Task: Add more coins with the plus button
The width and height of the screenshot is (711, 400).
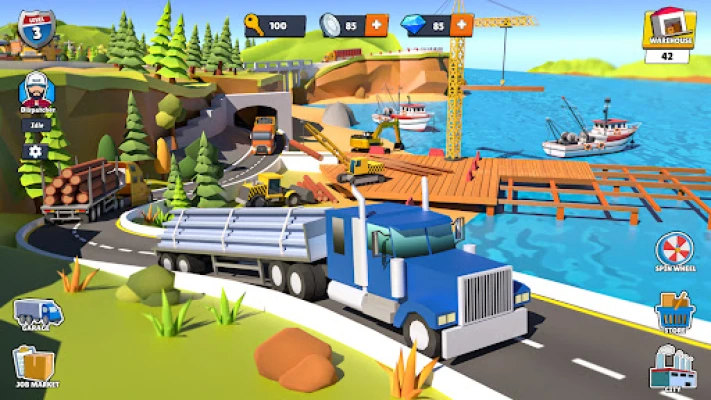Action: click(x=377, y=25)
